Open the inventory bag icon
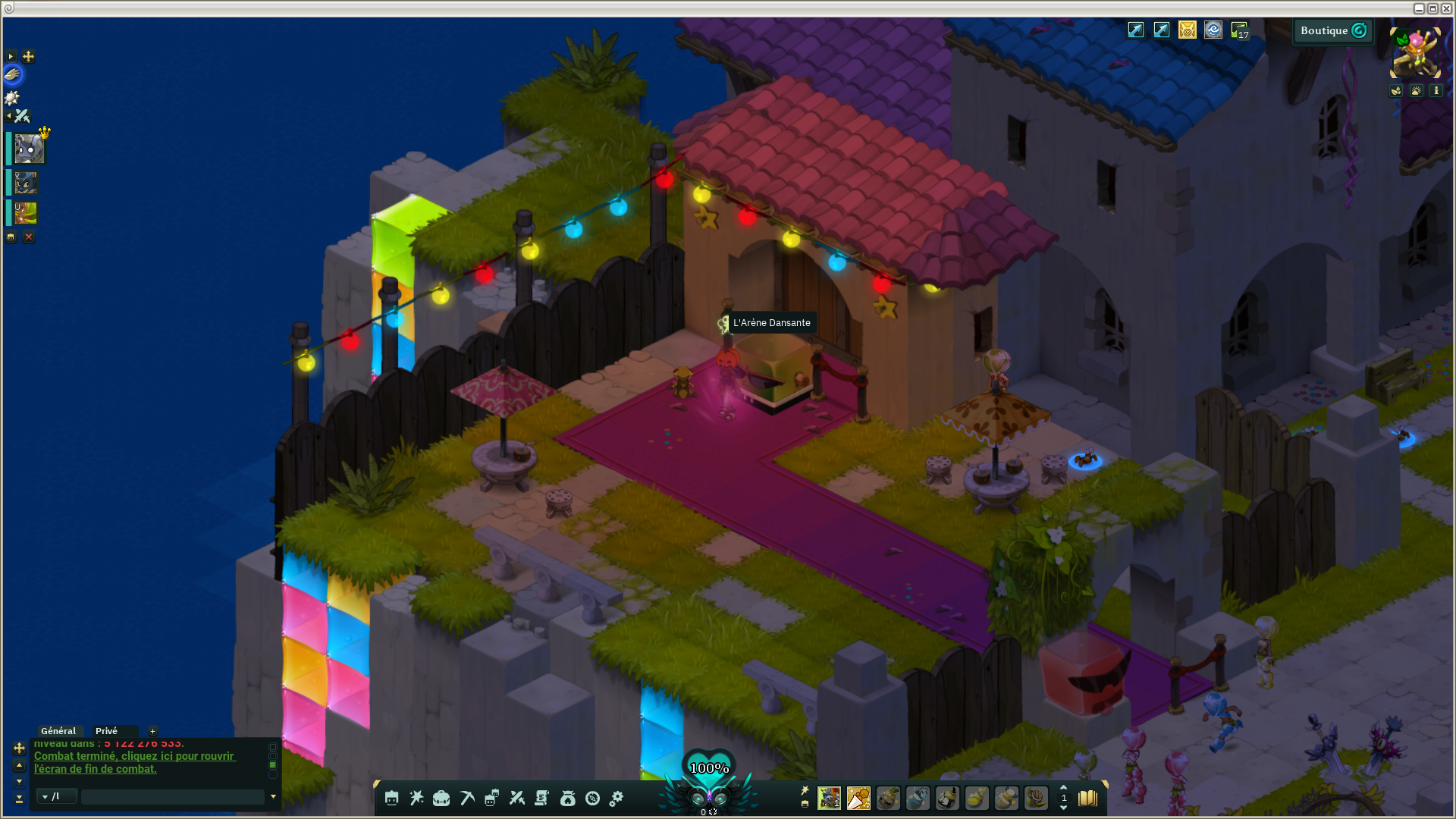This screenshot has width=1456, height=819. pyautogui.click(x=441, y=798)
